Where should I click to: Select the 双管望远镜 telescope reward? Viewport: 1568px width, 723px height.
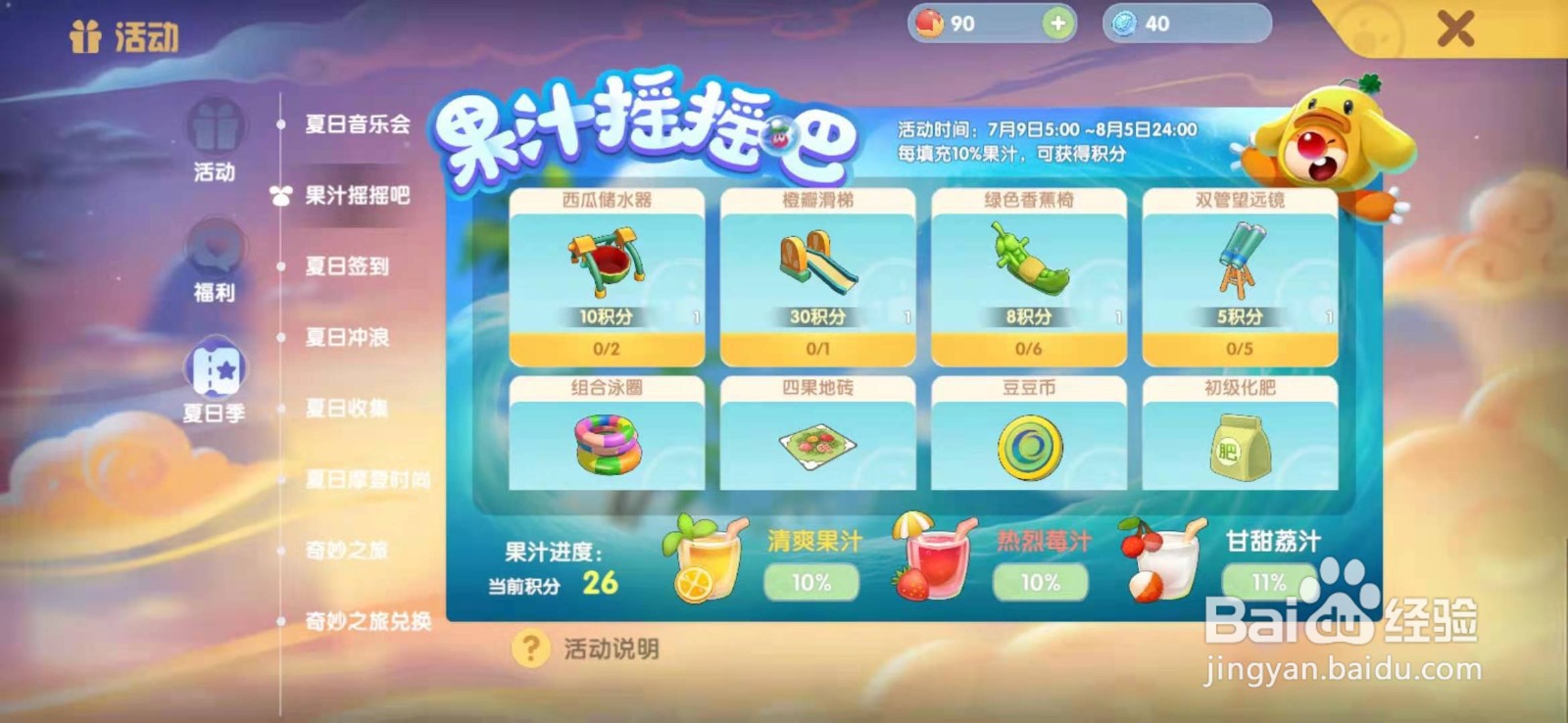1238,265
